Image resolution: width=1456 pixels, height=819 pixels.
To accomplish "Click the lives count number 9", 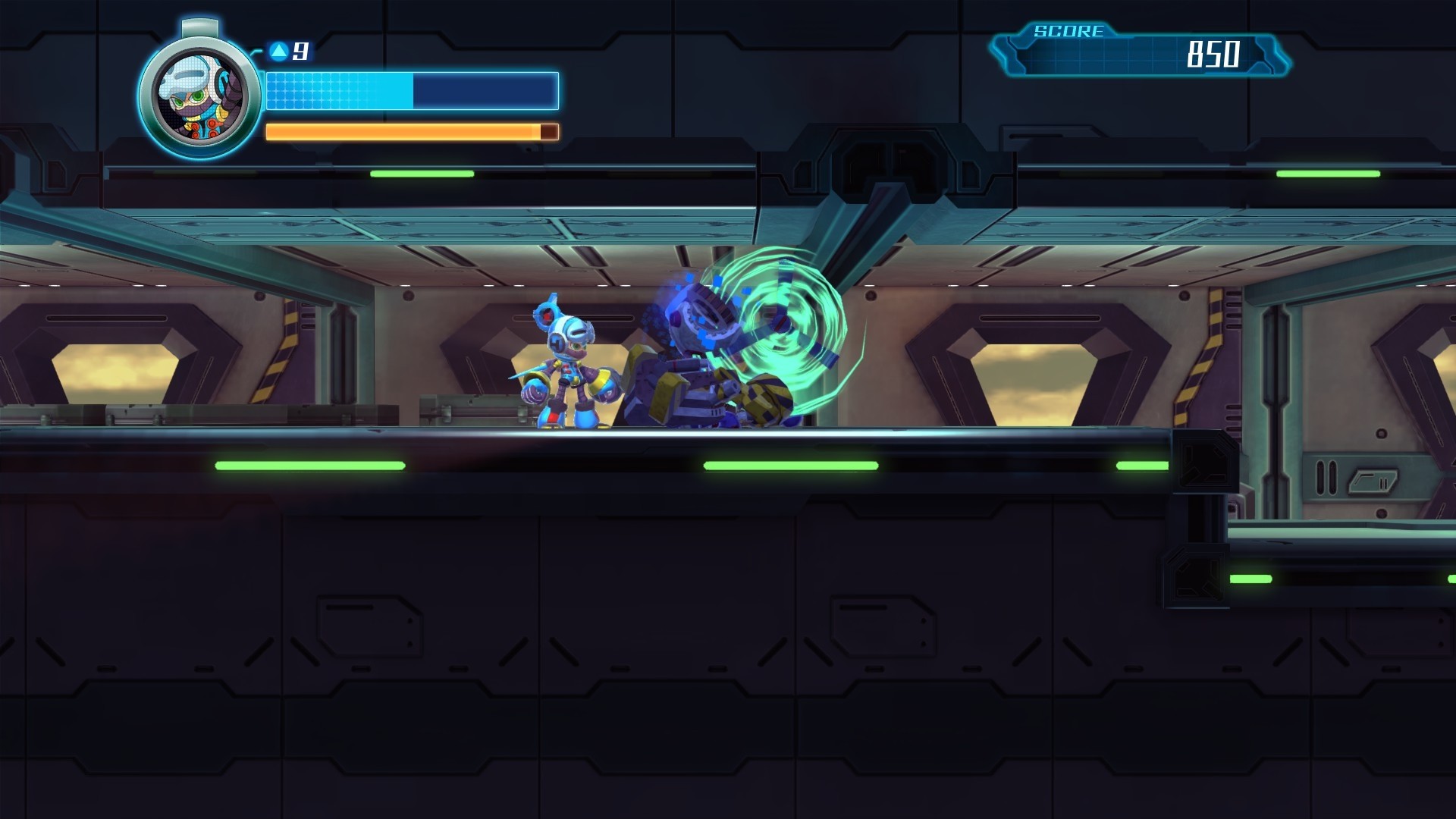I will (x=302, y=50).
